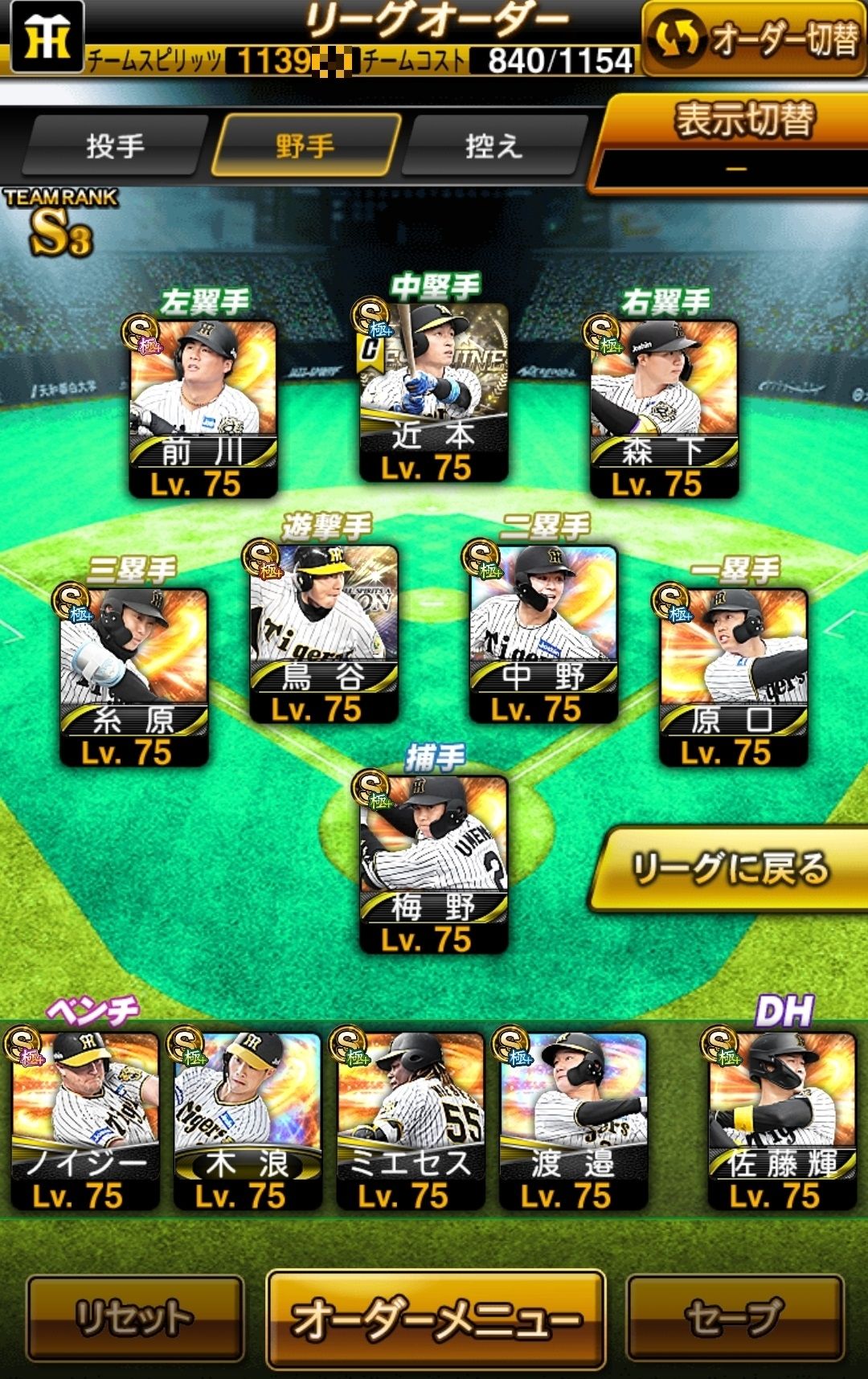Open the オーダーメニュー order menu
Viewport: 868px width, 1379px height.
point(435,1318)
